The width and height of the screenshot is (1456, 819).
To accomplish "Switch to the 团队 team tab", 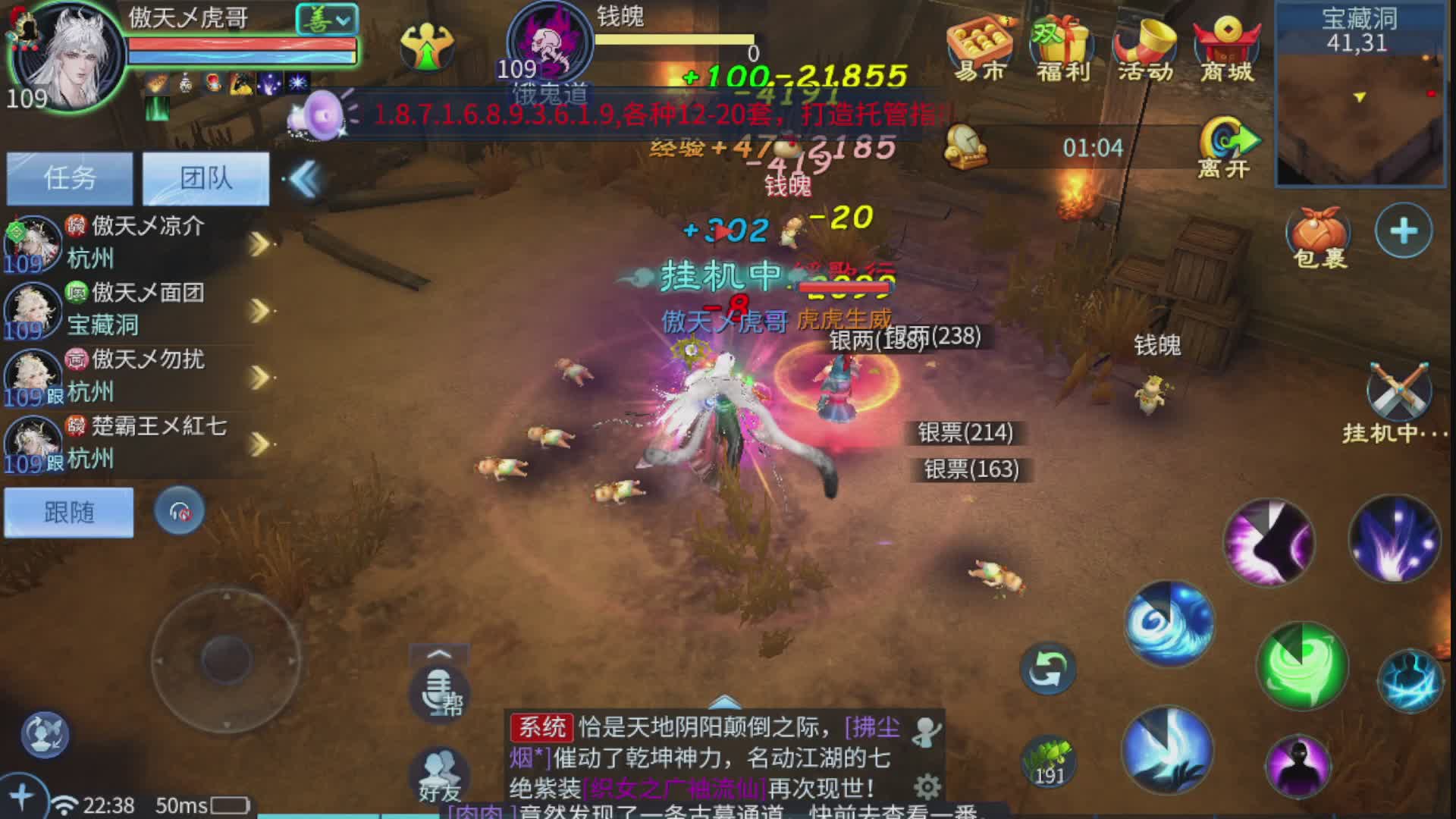I will (205, 178).
